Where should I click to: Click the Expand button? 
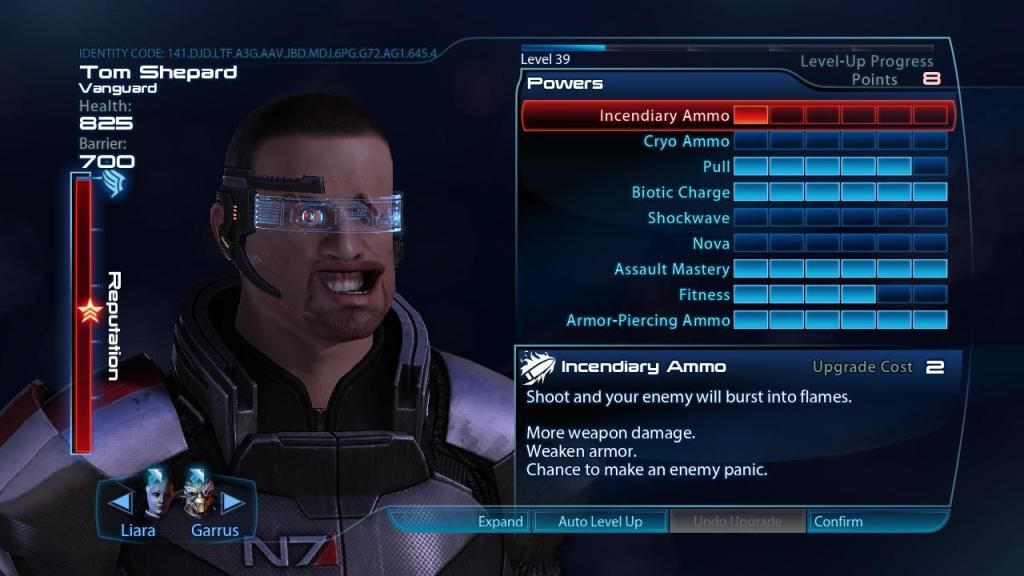[500, 521]
